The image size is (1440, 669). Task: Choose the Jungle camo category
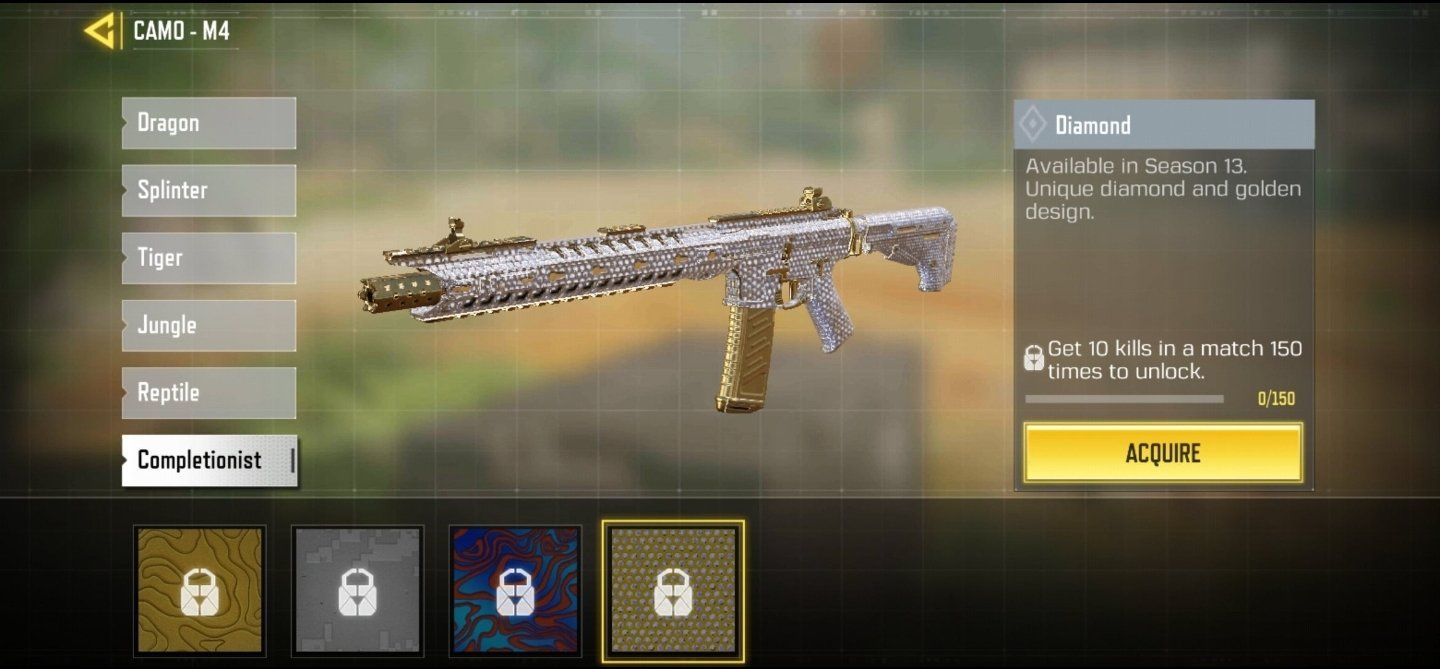click(x=209, y=325)
